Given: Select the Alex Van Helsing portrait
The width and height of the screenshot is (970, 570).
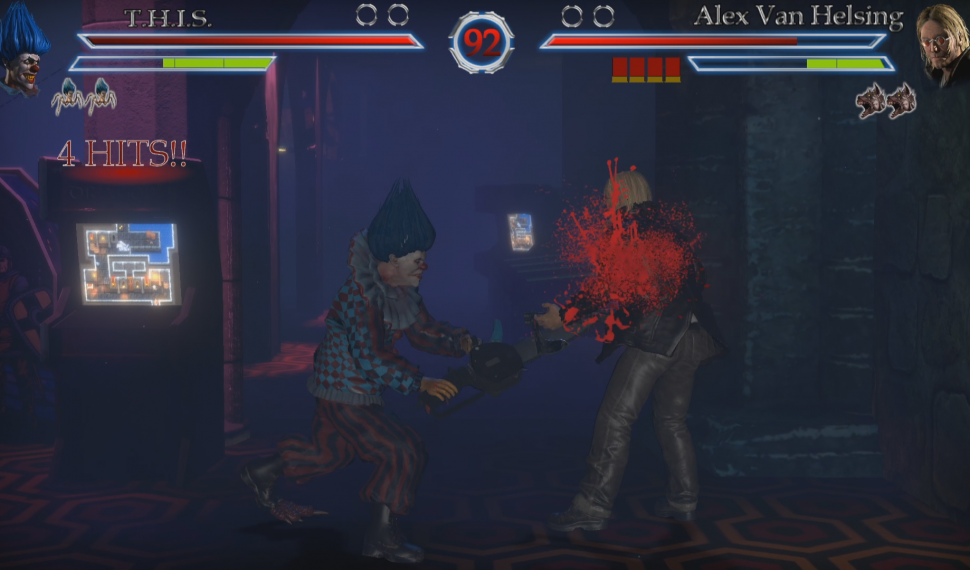Looking at the screenshot, I should 941,45.
